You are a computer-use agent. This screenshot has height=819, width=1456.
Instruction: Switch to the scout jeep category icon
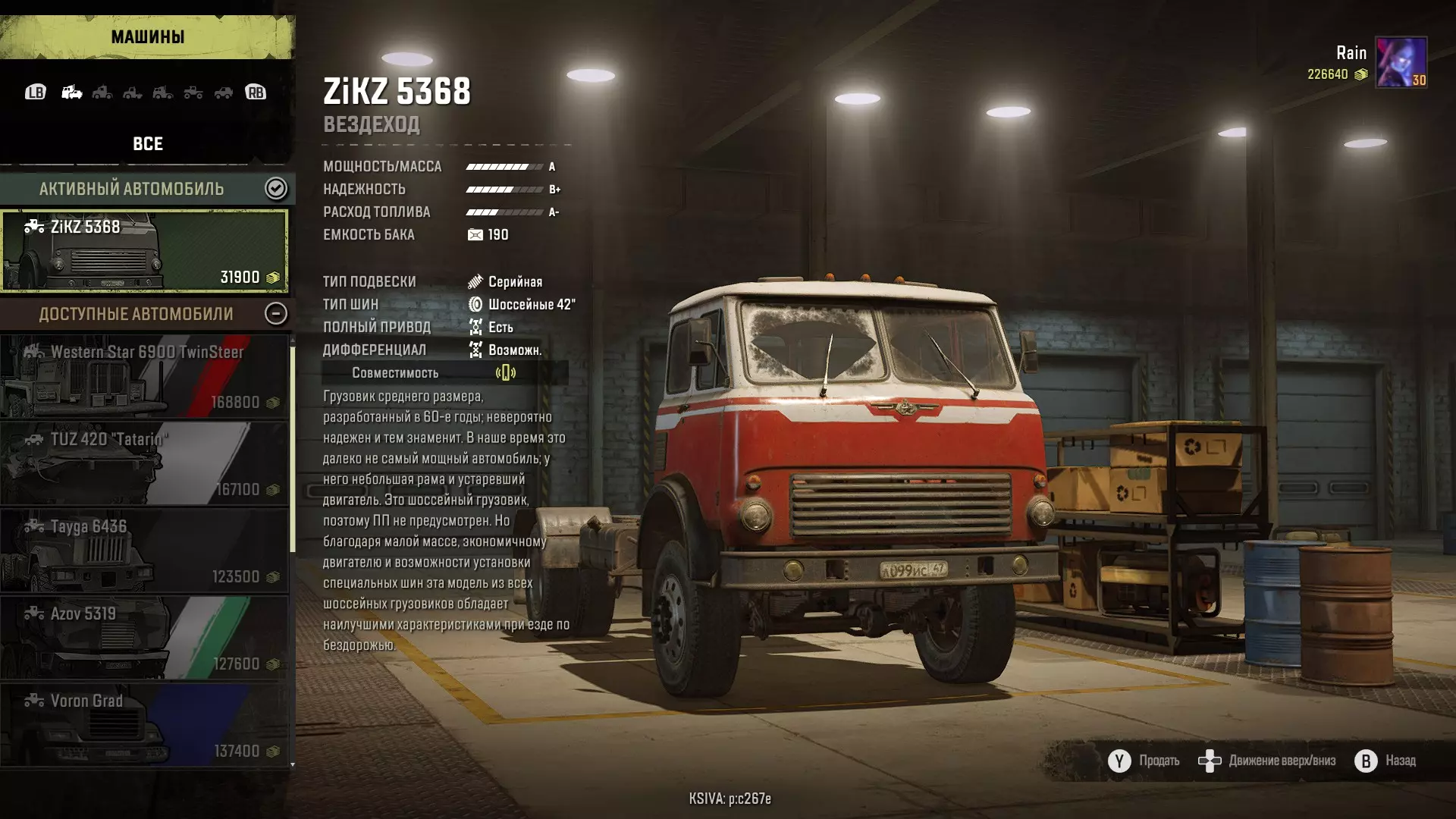[x=224, y=93]
